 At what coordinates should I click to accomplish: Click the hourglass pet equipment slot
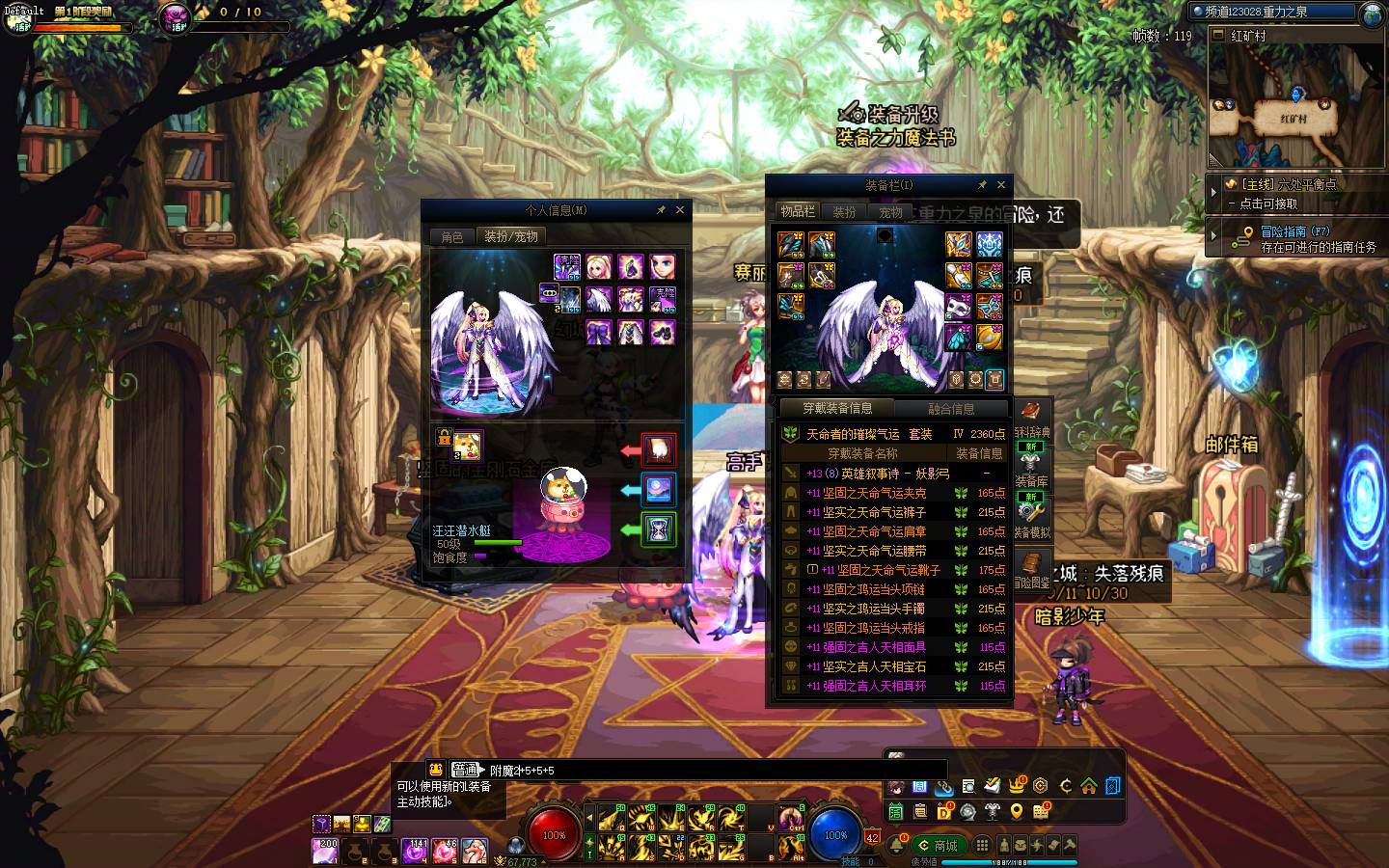[x=659, y=529]
